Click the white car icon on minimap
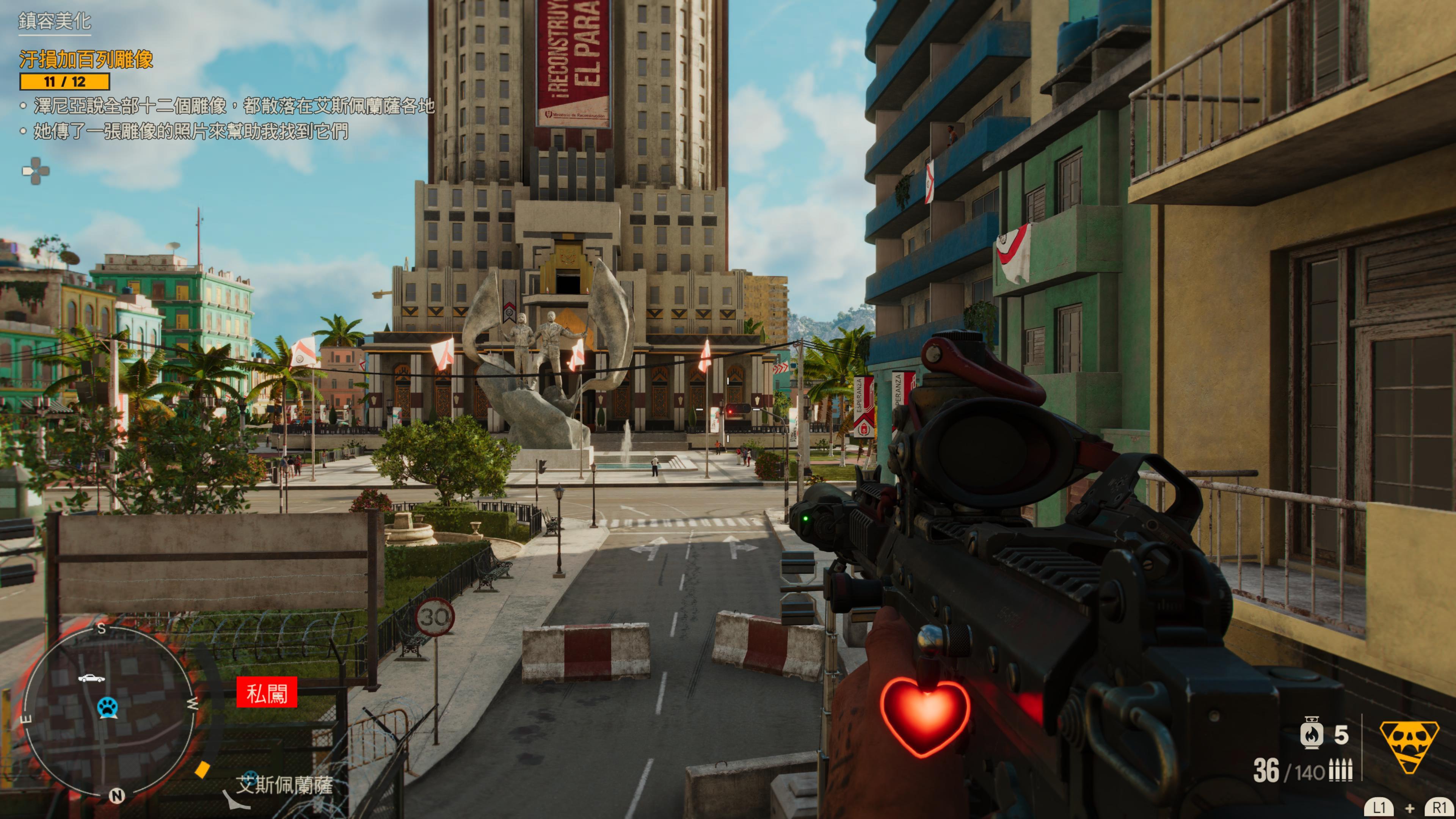This screenshot has width=1456, height=819. pos(91,678)
